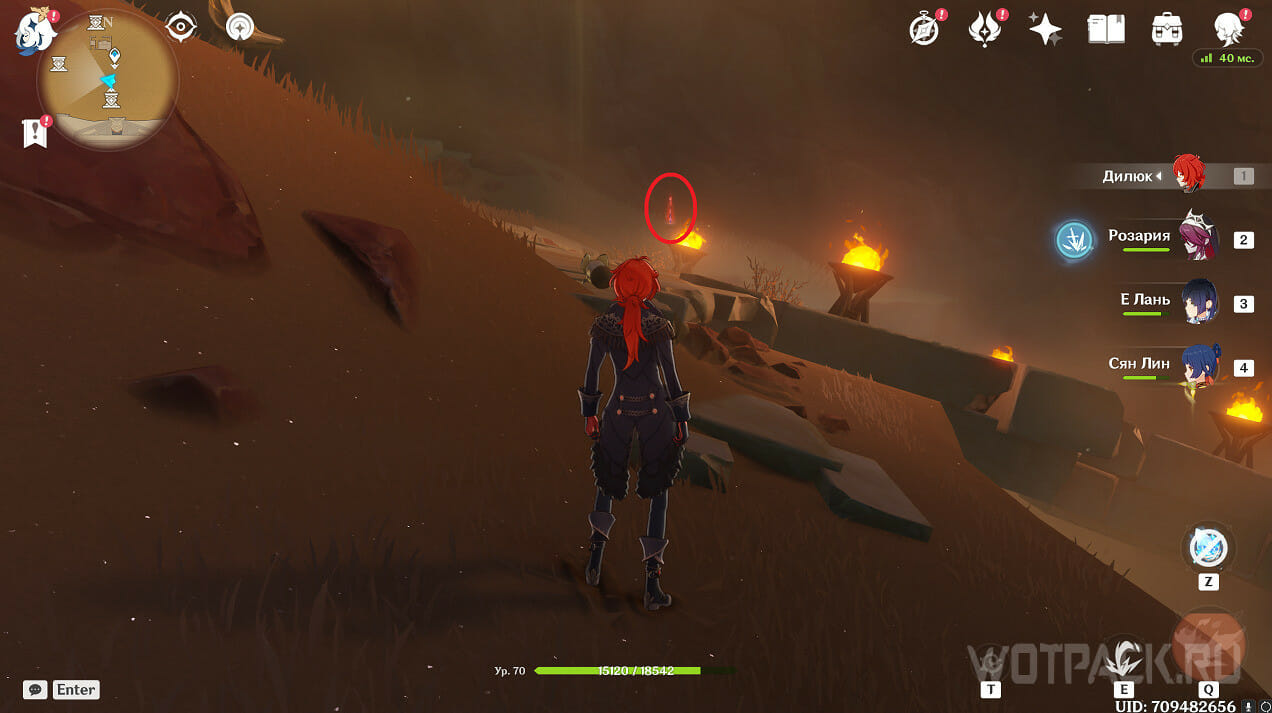
Task: Open the Adventurer Handbook book icon
Action: click(1106, 29)
